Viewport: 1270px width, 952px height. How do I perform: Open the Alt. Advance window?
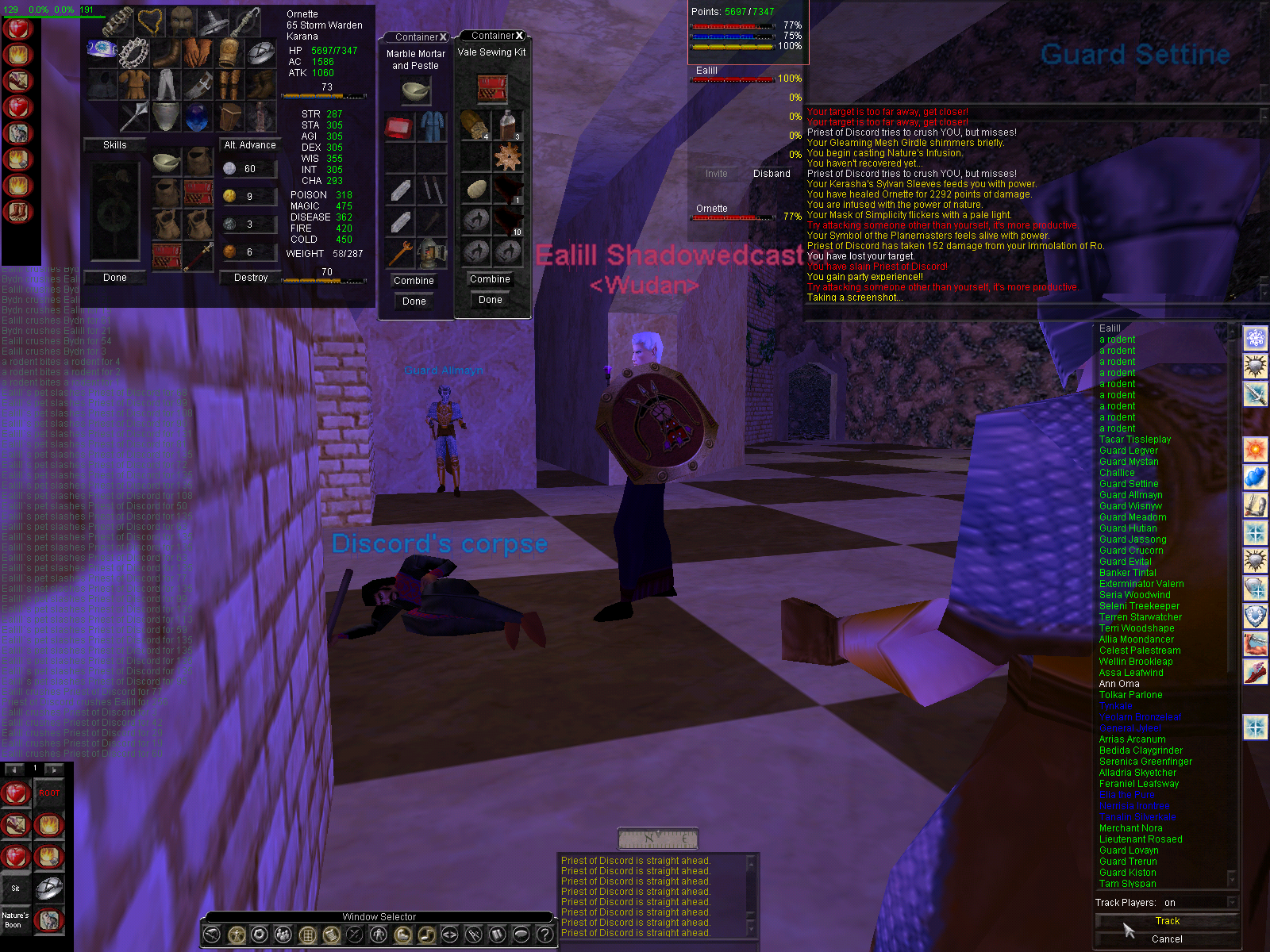tap(250, 145)
